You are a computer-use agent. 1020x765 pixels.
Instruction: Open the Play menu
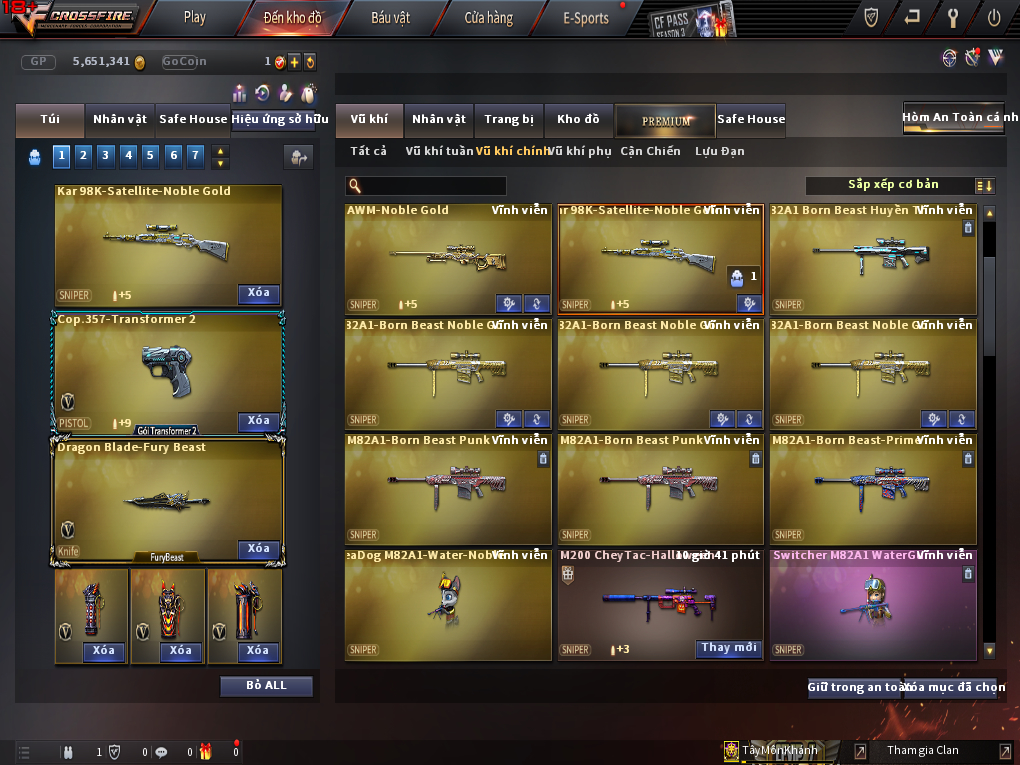pyautogui.click(x=195, y=17)
